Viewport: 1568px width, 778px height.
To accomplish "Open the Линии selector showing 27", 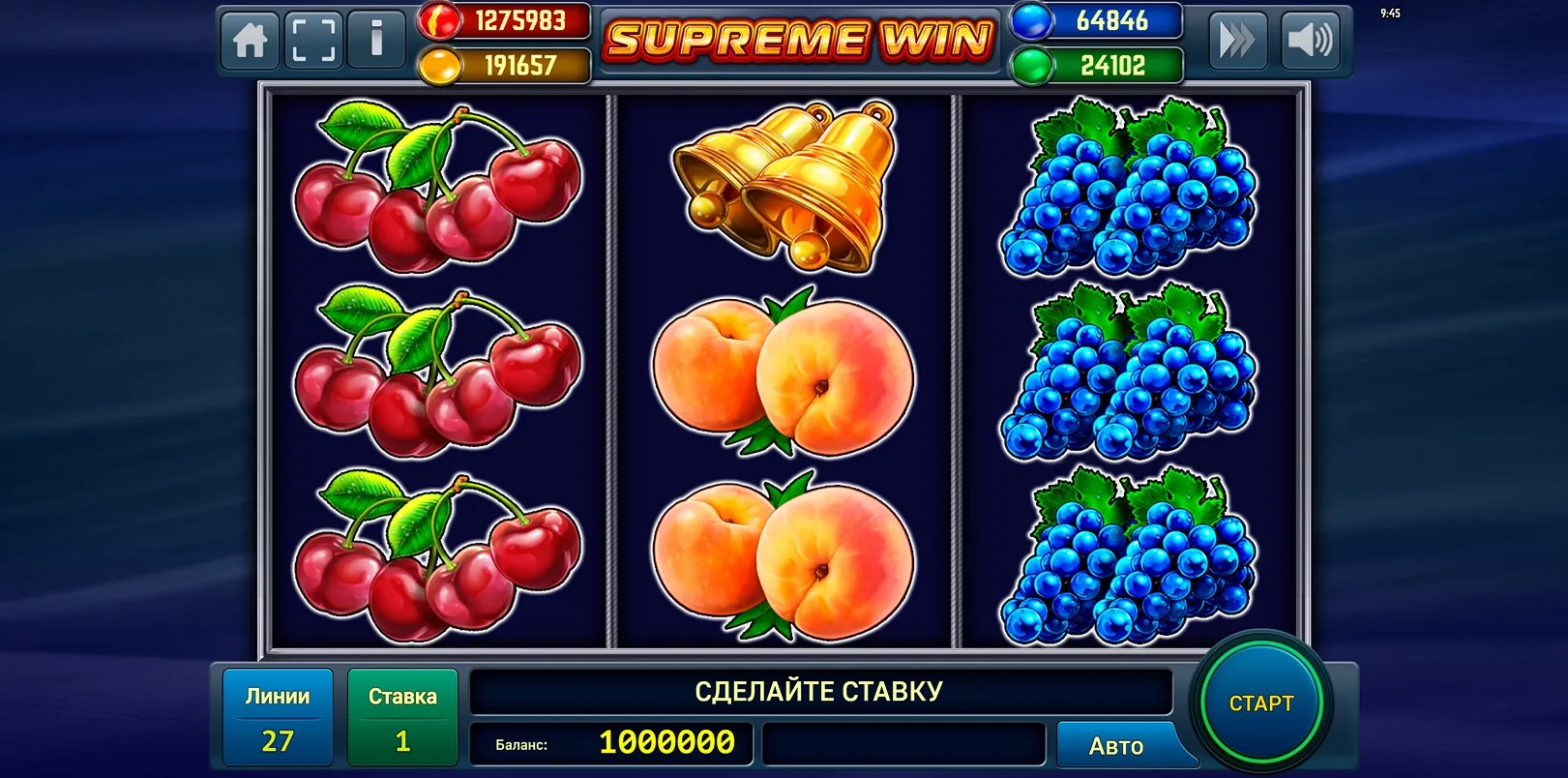I will coord(277,716).
